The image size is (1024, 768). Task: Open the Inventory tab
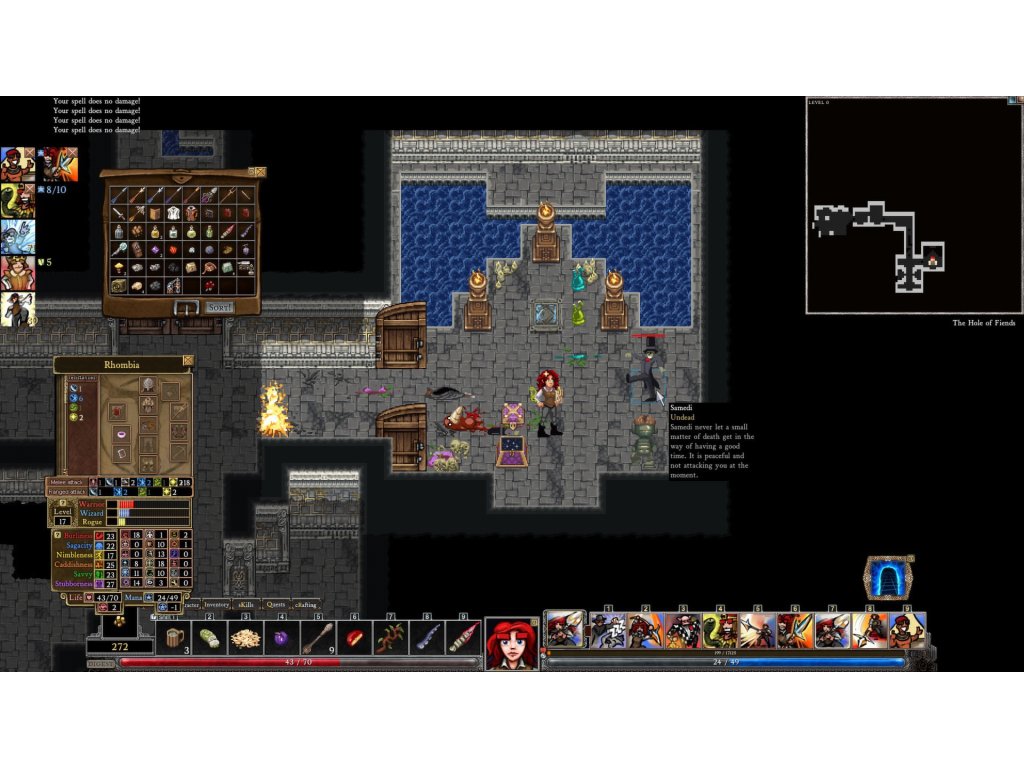tap(217, 604)
